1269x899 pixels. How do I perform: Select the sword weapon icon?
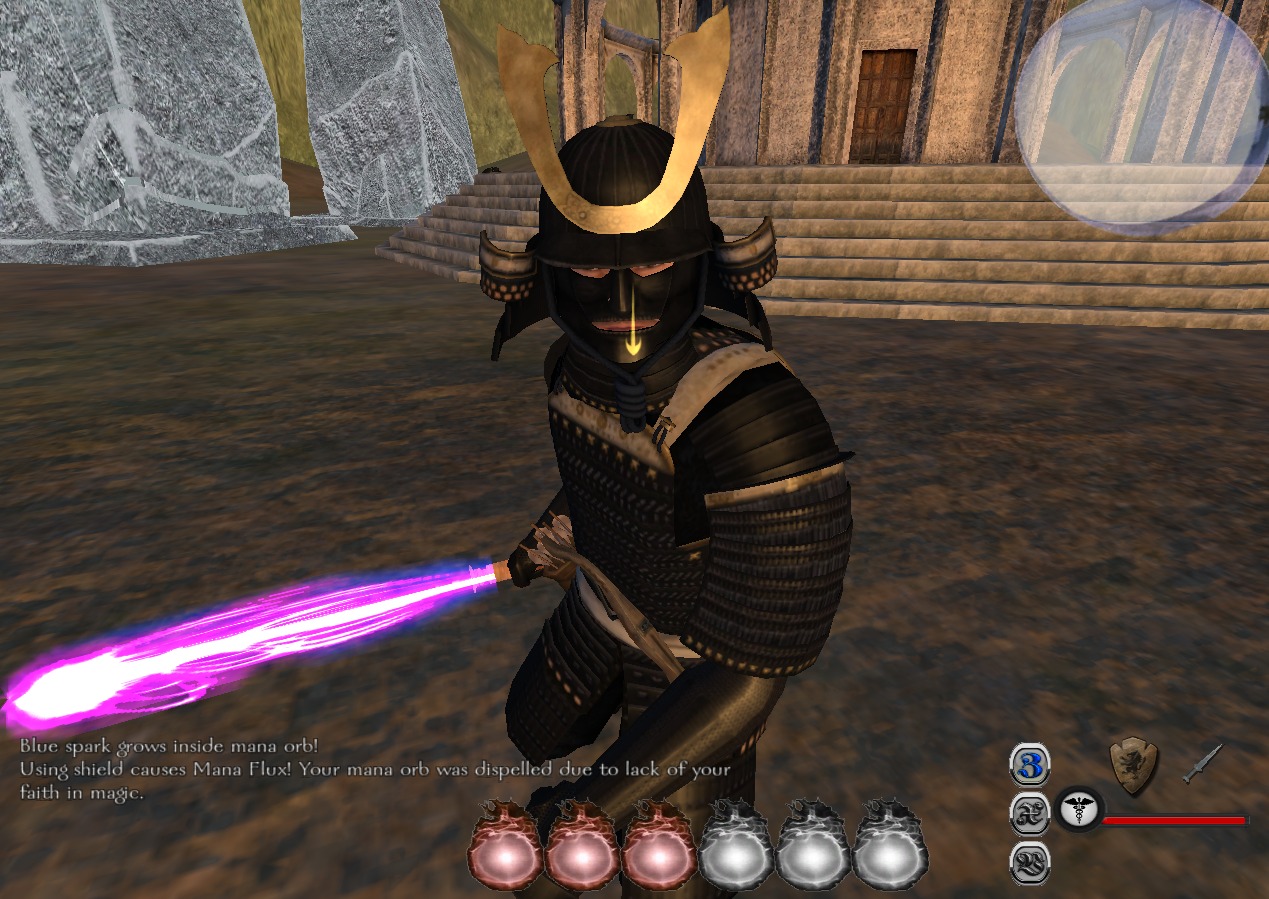click(x=1202, y=764)
